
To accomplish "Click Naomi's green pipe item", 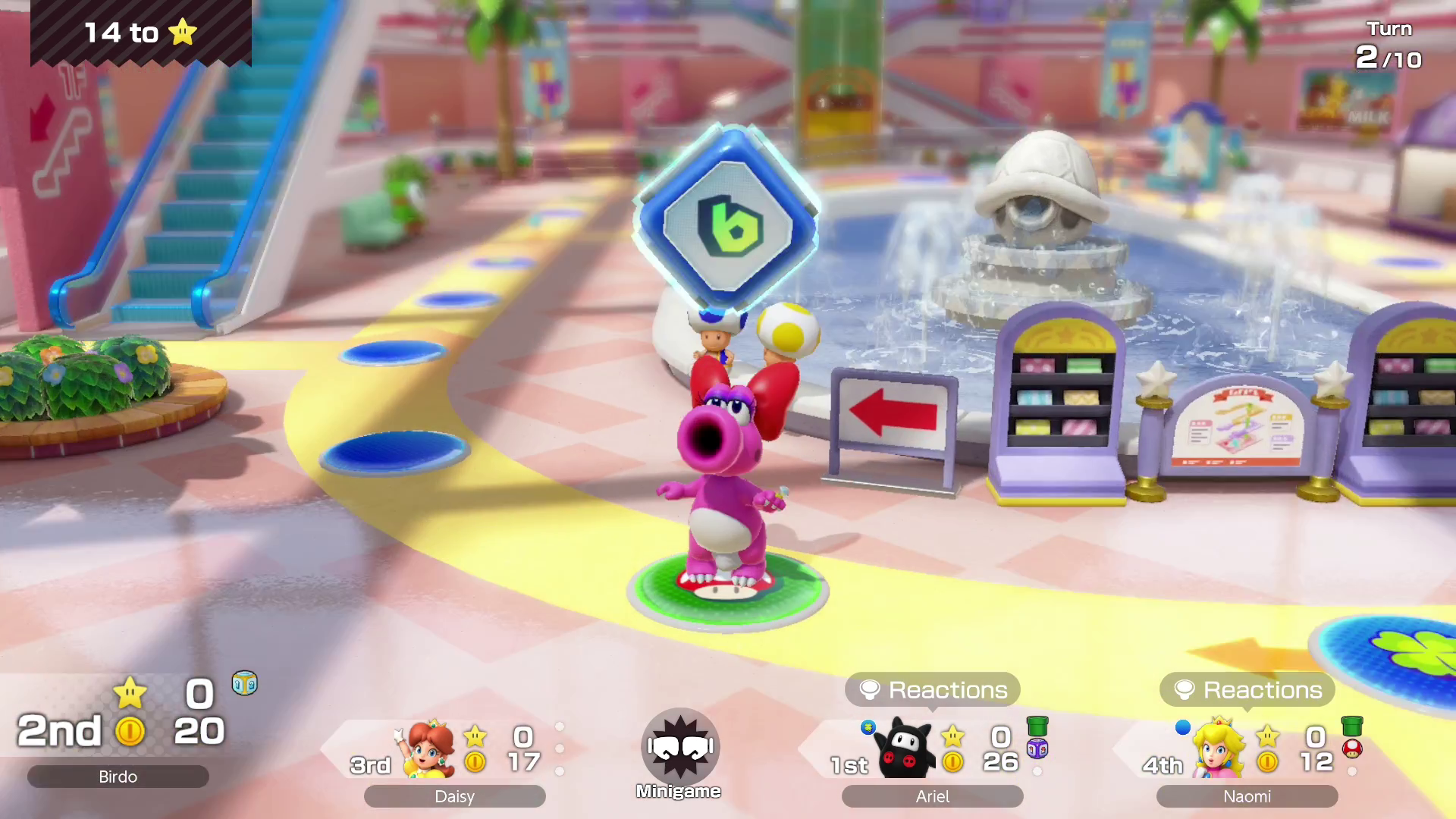I will [1352, 726].
